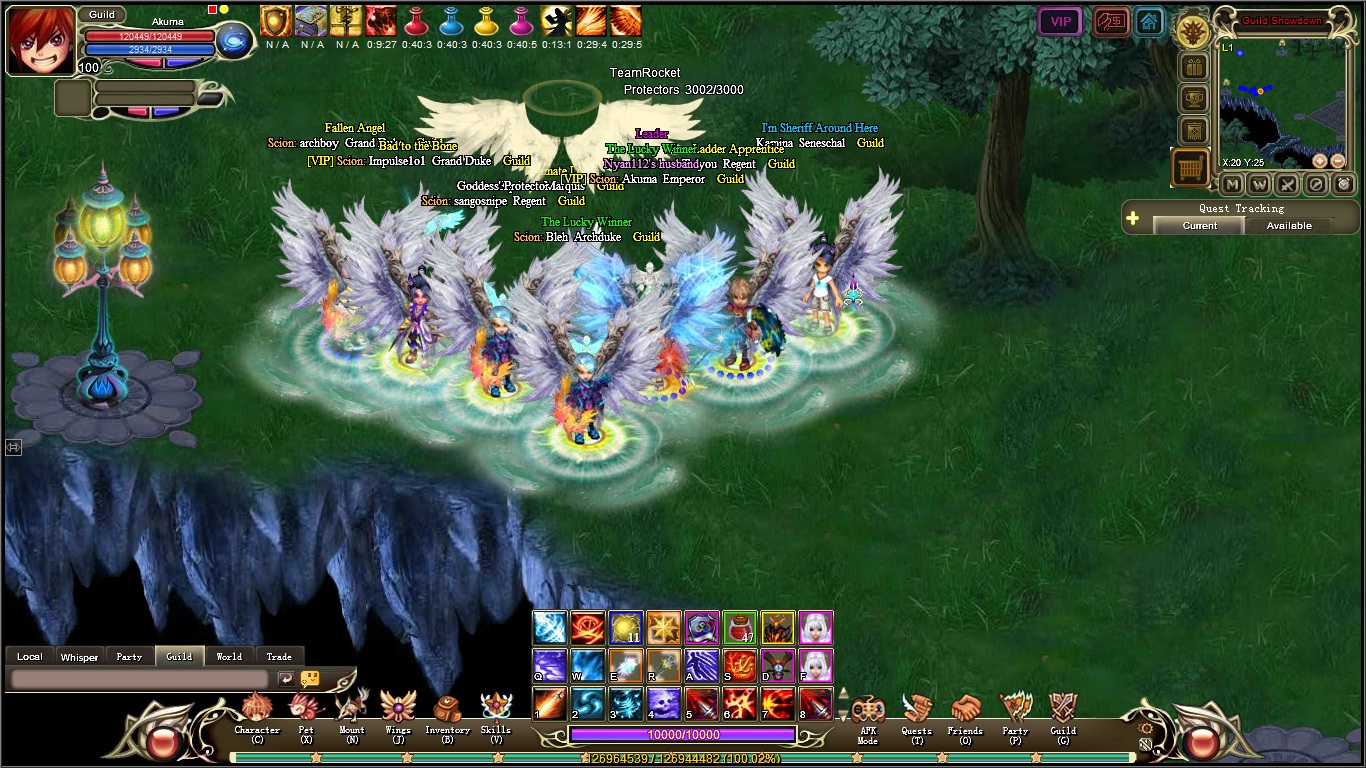Screen dimensions: 1366x768
Task: Open the Pet menu
Action: pos(305,712)
